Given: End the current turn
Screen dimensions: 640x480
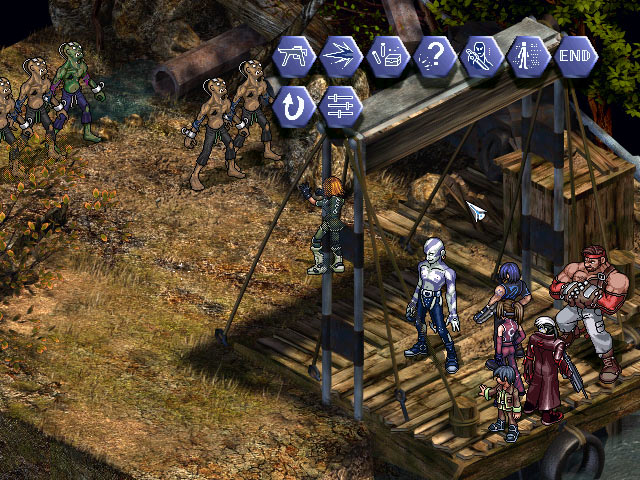Looking at the screenshot, I should point(575,53).
